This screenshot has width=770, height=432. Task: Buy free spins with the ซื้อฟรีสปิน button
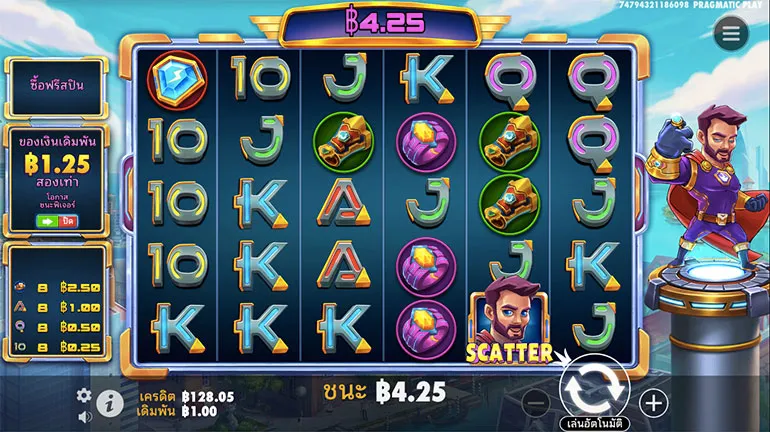[x=57, y=85]
